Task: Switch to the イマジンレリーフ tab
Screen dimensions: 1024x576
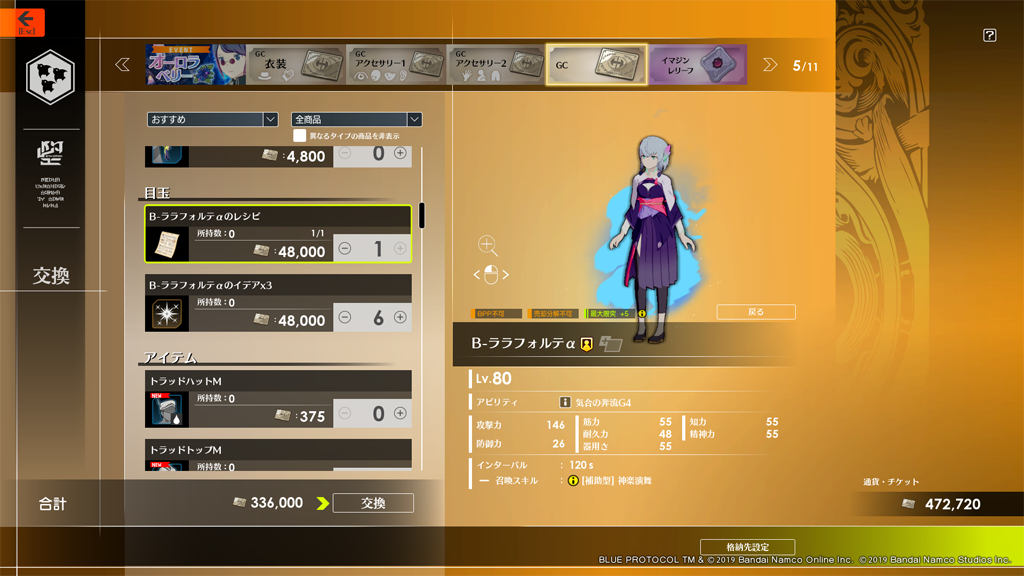Action: 698,65
